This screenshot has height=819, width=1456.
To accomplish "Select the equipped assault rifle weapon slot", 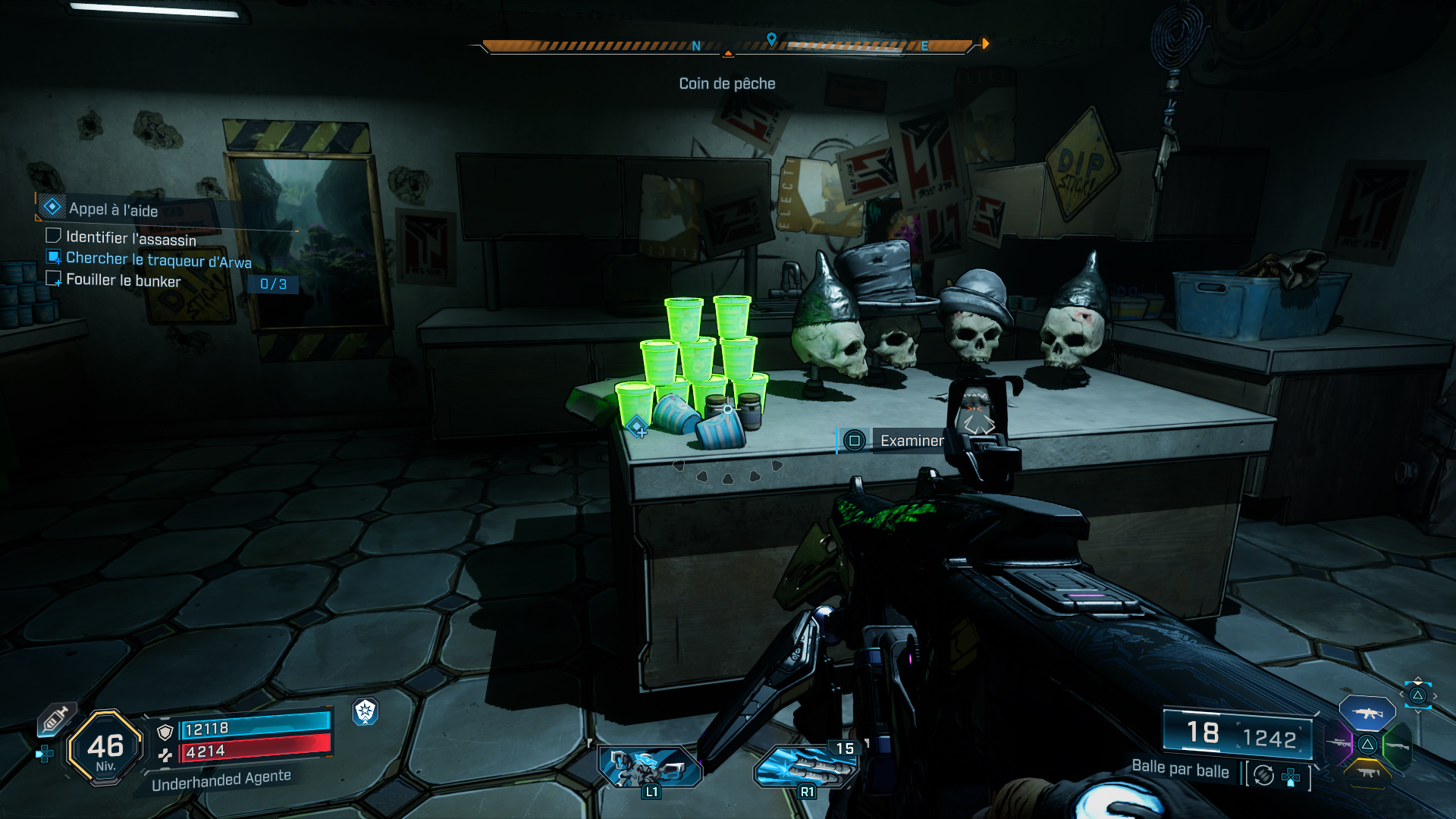I will pos(1367,713).
